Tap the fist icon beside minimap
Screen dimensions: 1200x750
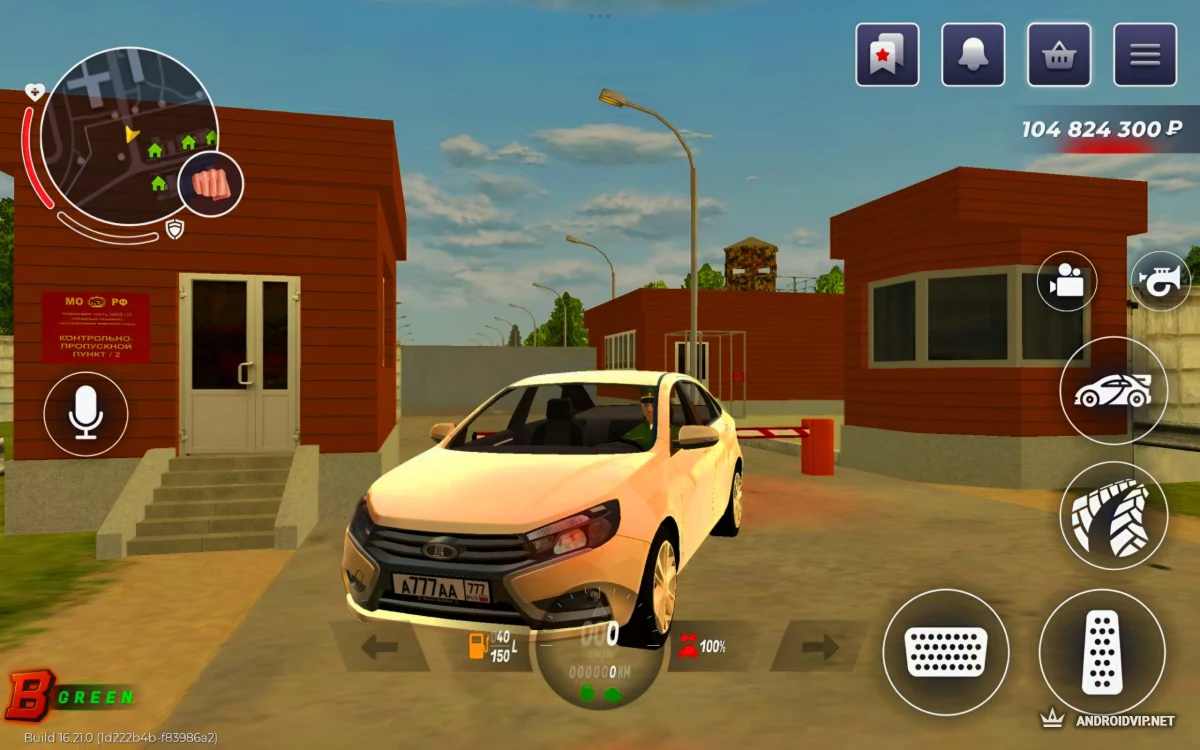210,185
